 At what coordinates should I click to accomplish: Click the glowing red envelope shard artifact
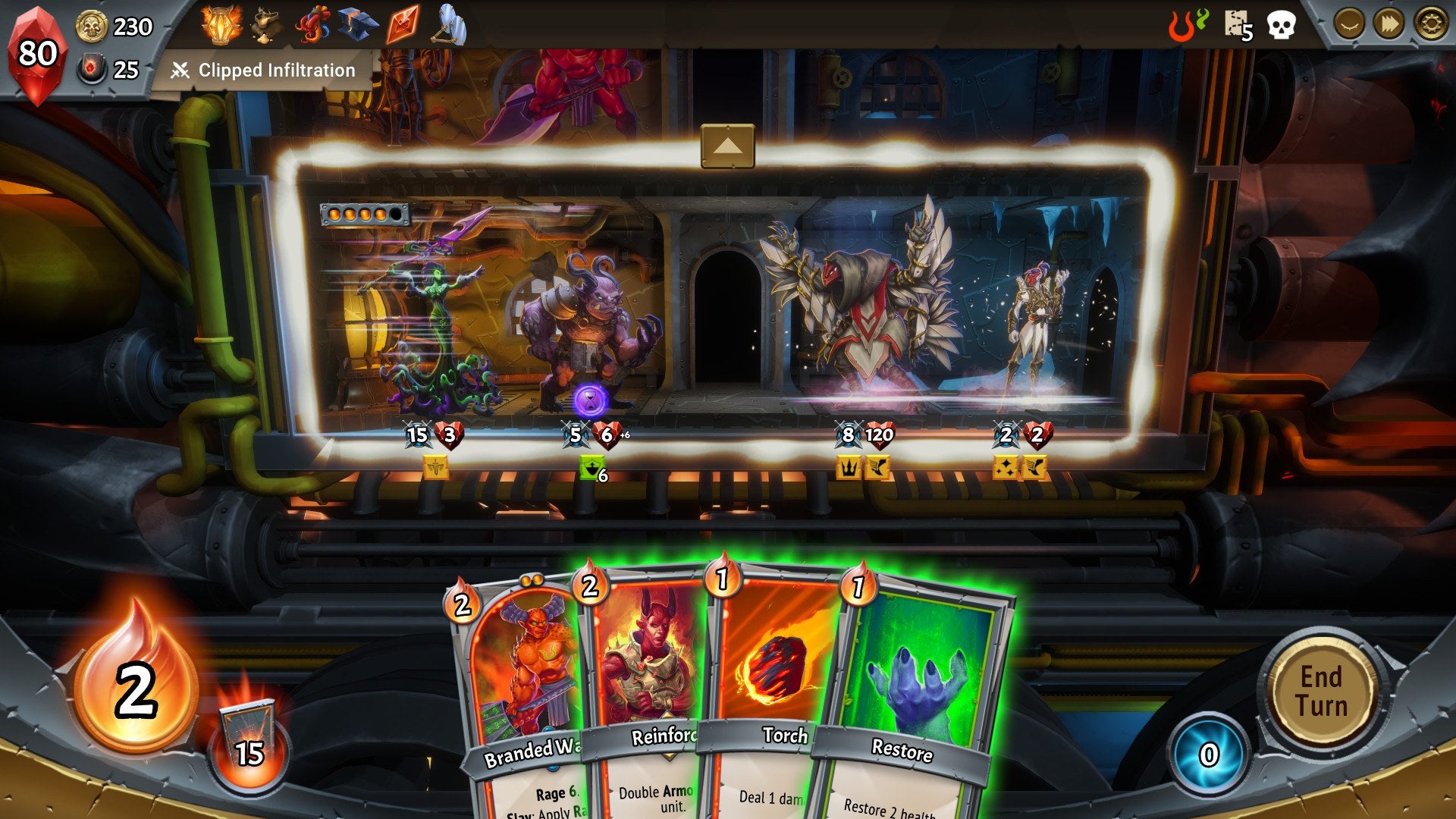(402, 24)
